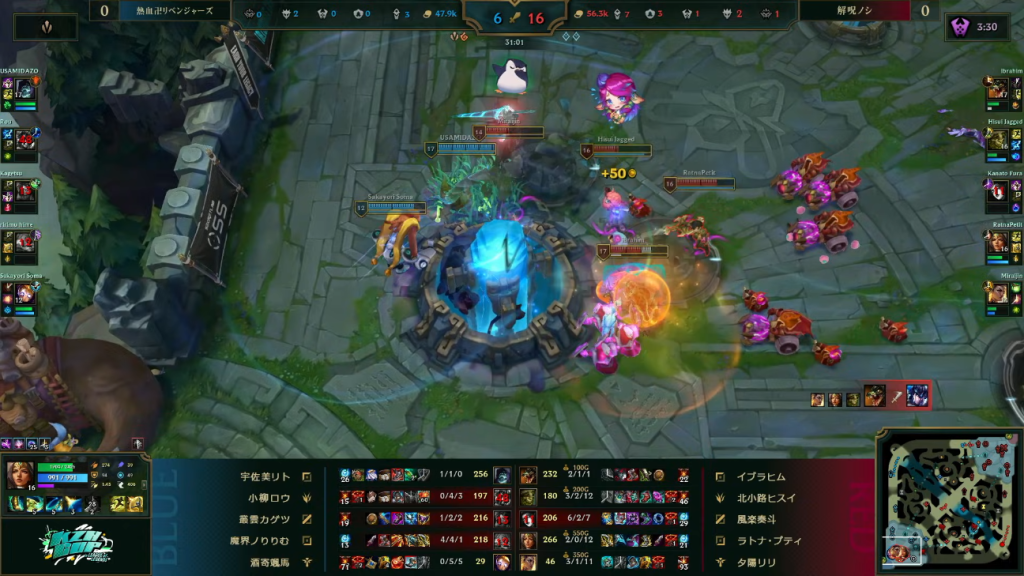Select Sakayori Soma's champion portrait in the left sidebar
This screenshot has width=1024, height=576.
(x=27, y=293)
